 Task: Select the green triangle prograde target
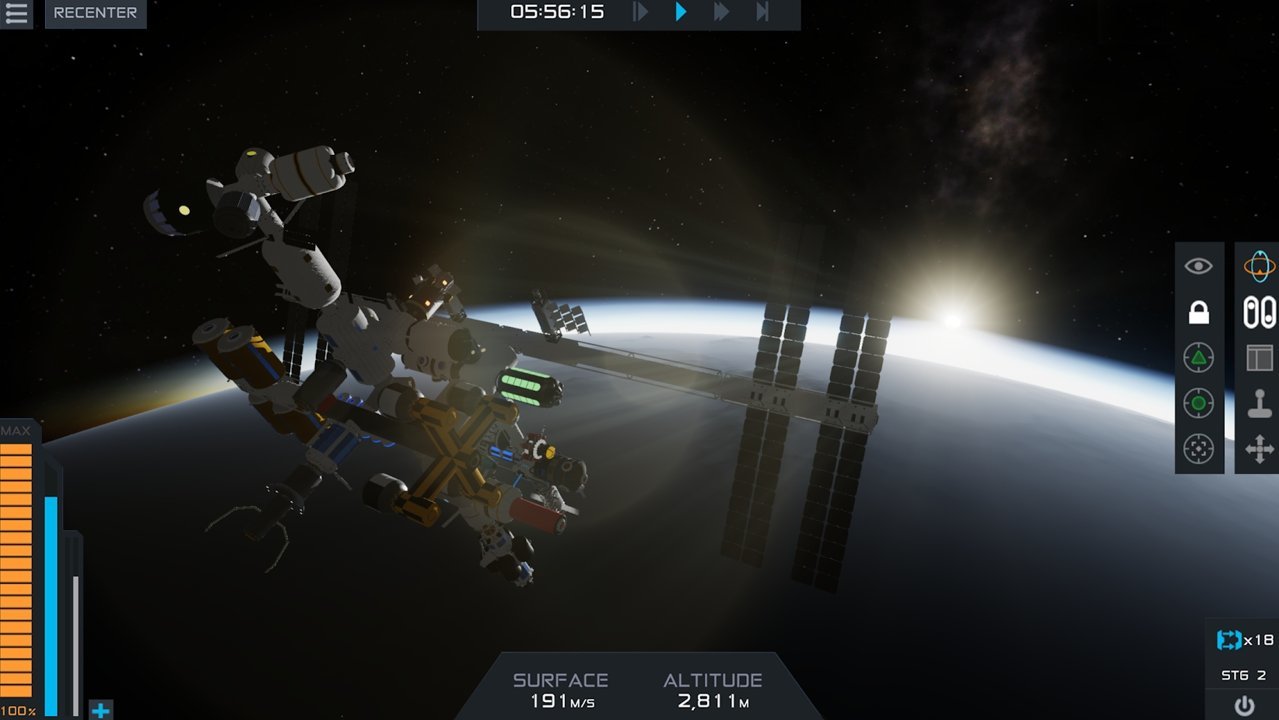pos(1198,357)
